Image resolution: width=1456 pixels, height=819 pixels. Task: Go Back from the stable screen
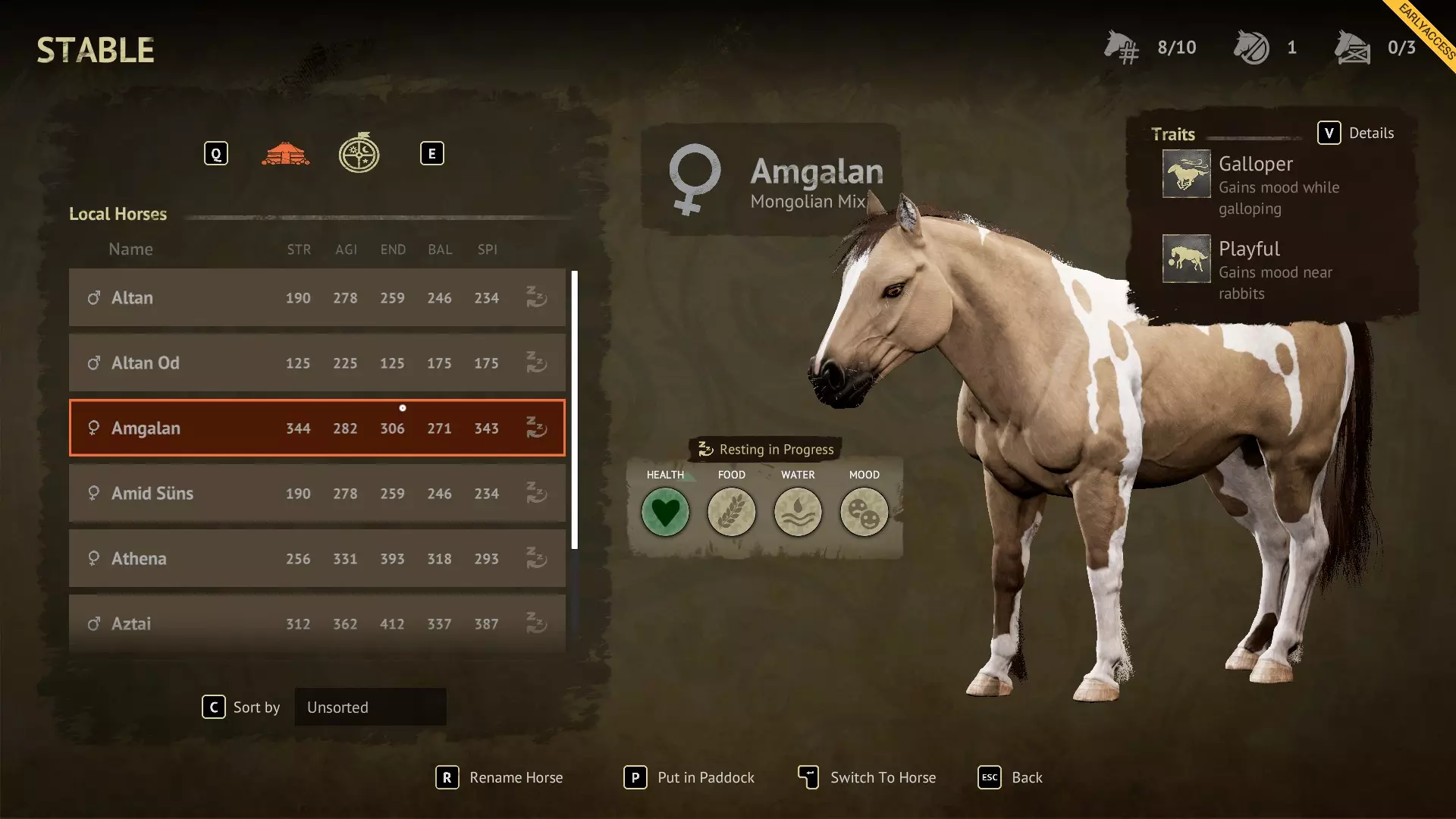1011,777
